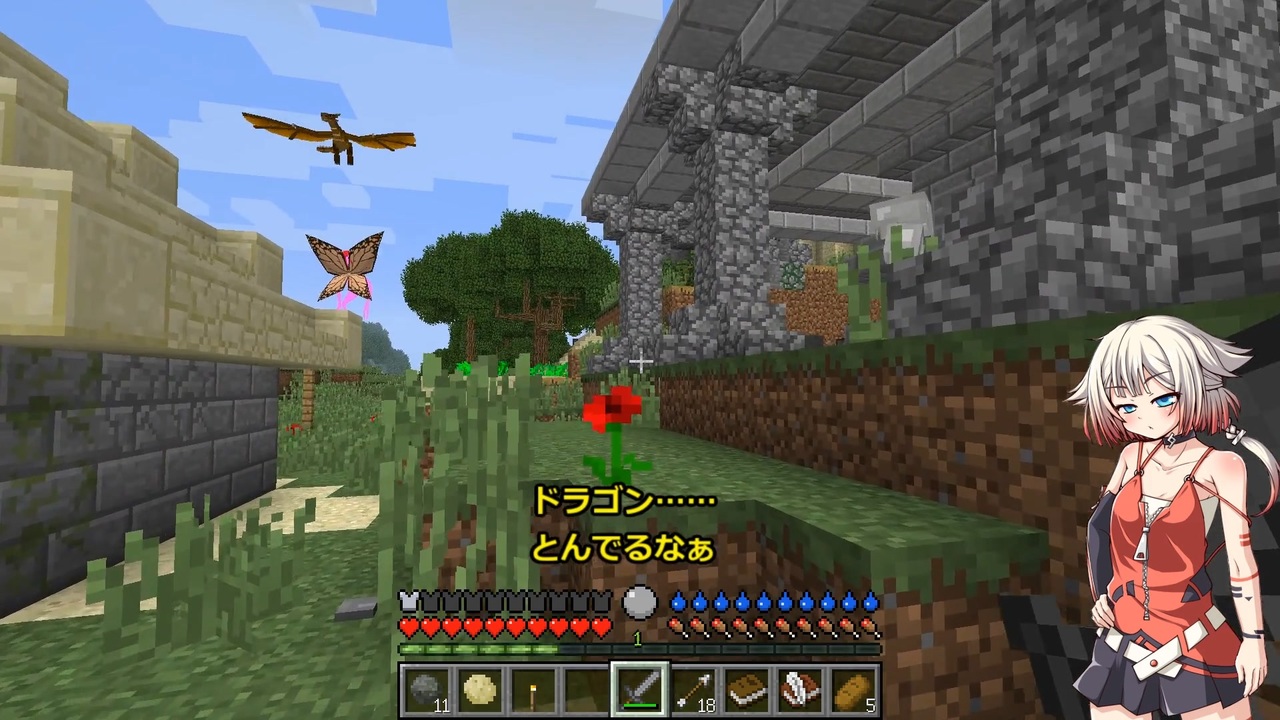Click the crosshair at screen center
This screenshot has width=1280, height=720.
coord(640,360)
